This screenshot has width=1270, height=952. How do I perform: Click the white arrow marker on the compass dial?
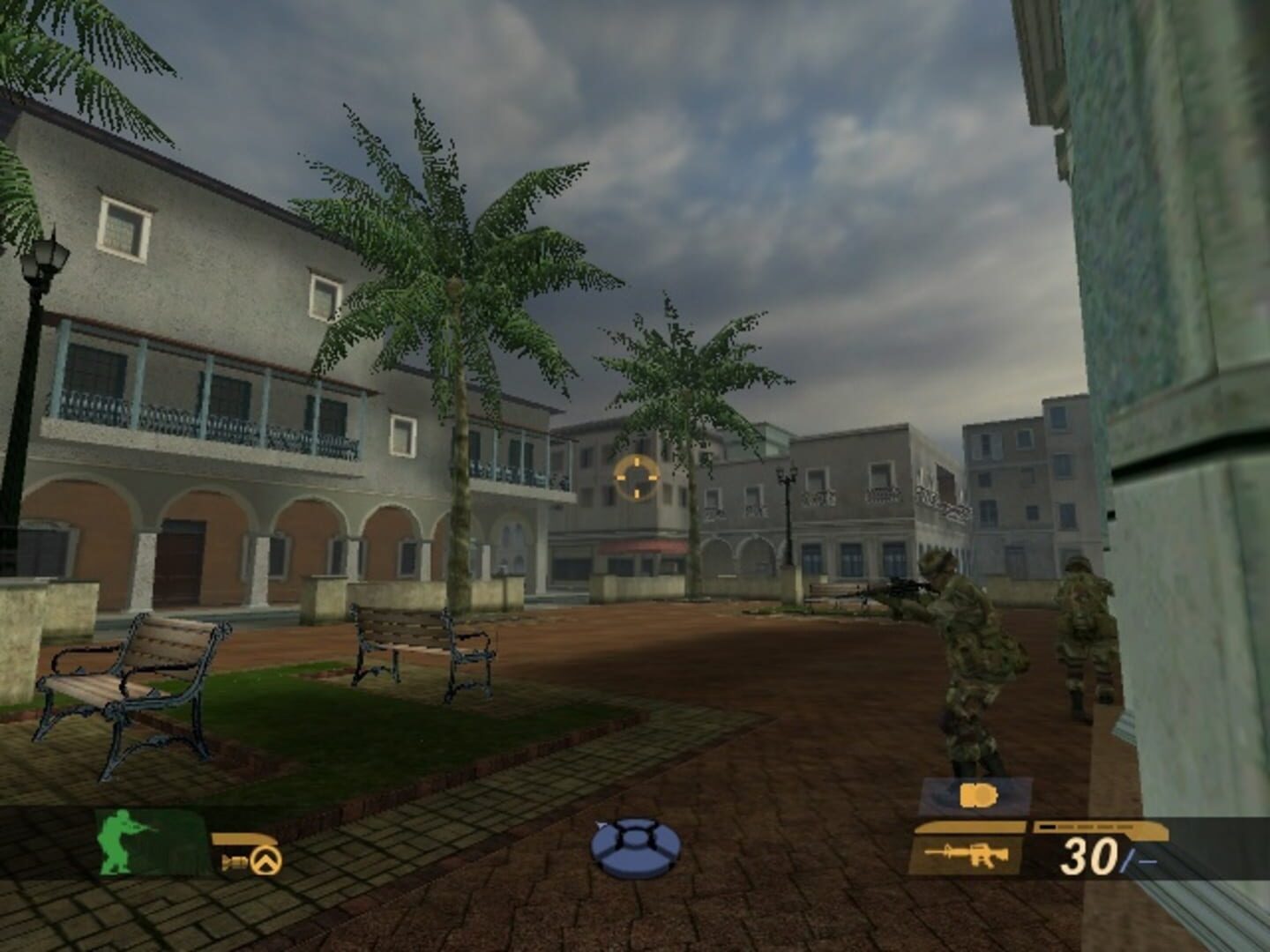(x=601, y=823)
